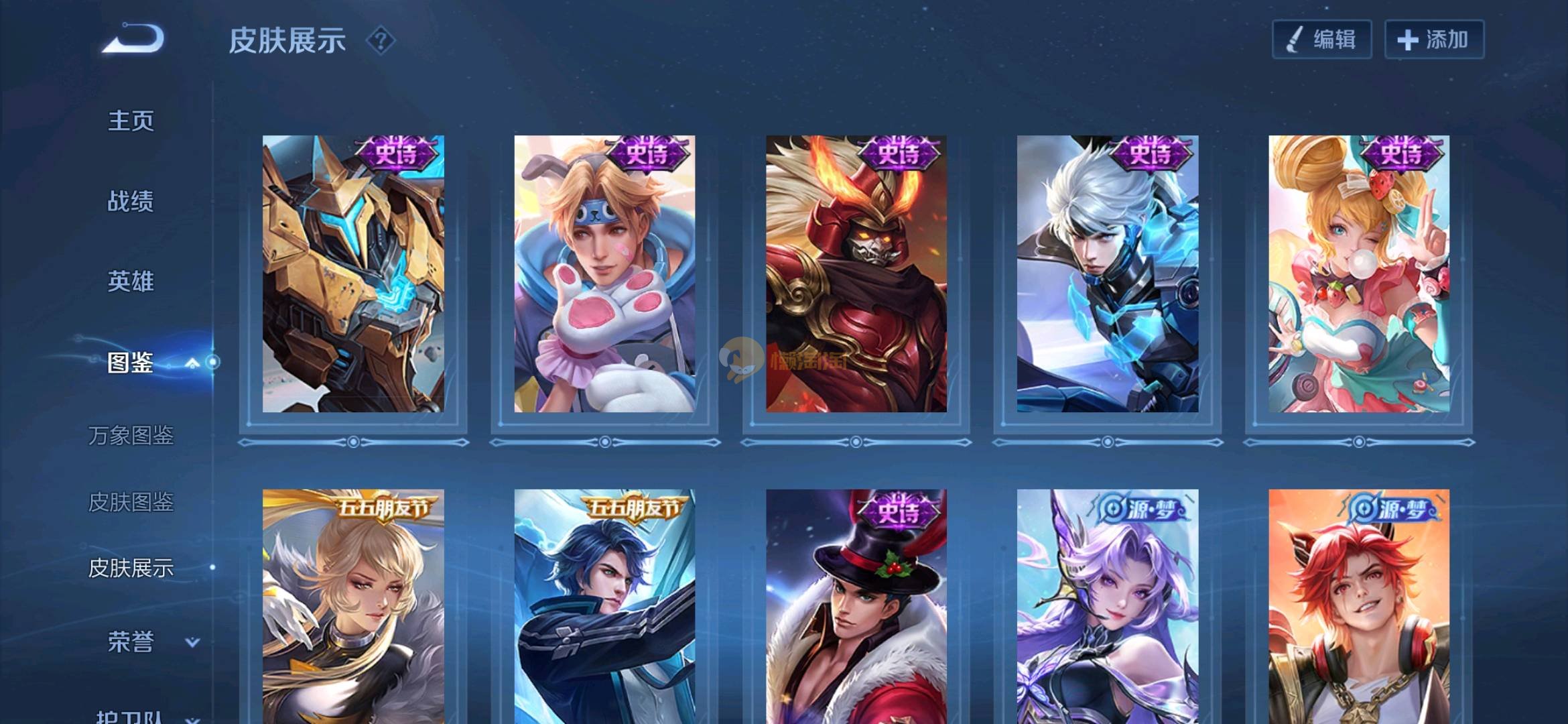Viewport: 1568px width, 724px height.
Task: Select the golden mech armor skin card
Action: (x=353, y=274)
